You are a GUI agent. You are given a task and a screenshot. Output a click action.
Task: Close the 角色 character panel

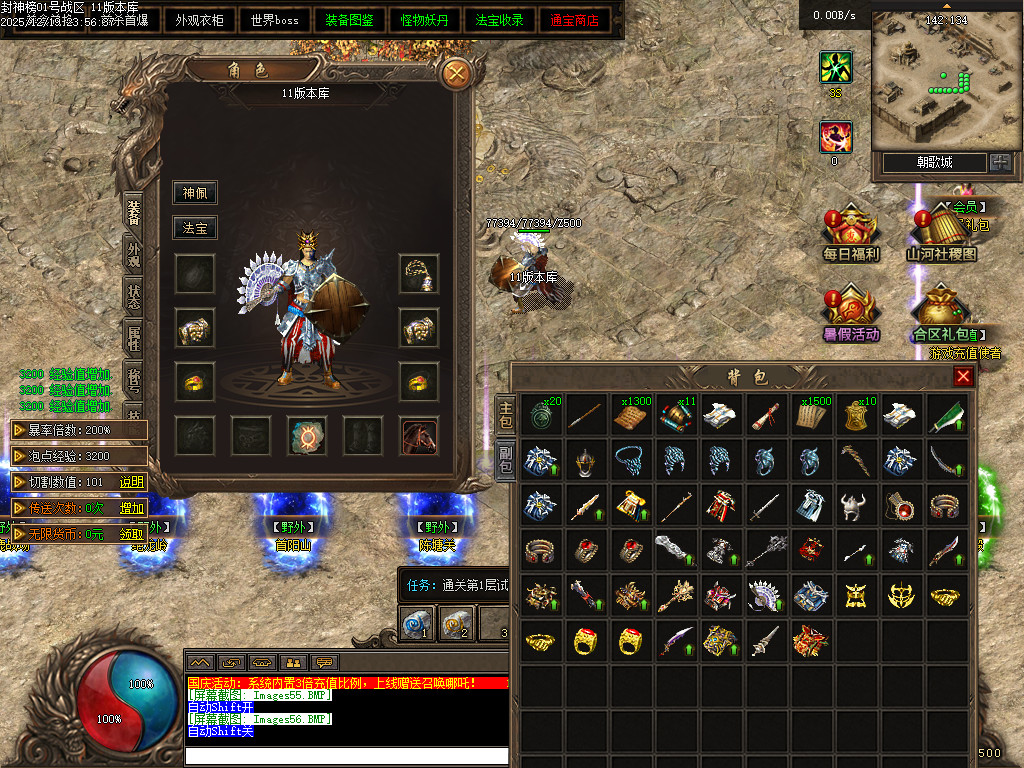tap(456, 73)
